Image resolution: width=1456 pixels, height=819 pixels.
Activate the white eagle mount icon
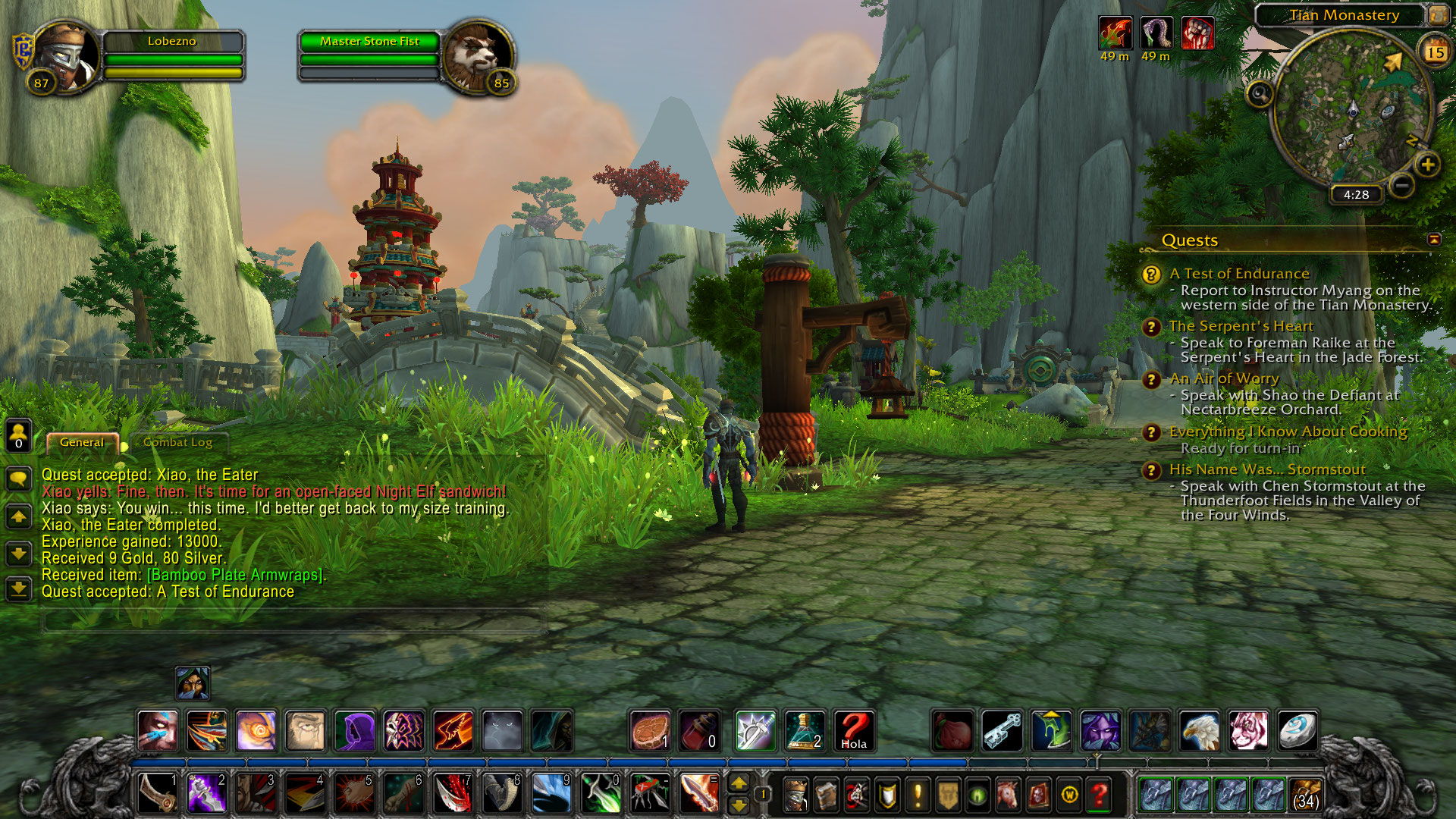(x=1199, y=731)
